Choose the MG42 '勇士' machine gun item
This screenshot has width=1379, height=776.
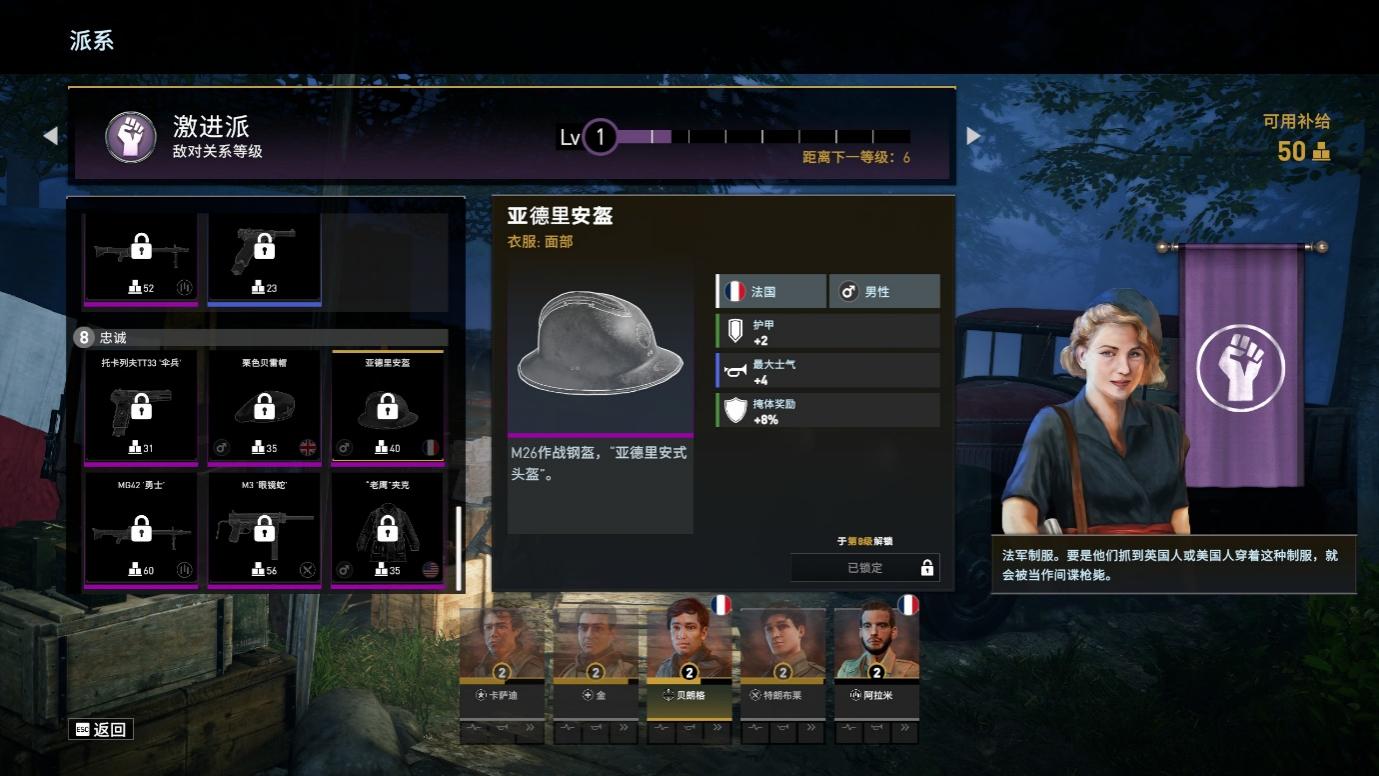[141, 529]
